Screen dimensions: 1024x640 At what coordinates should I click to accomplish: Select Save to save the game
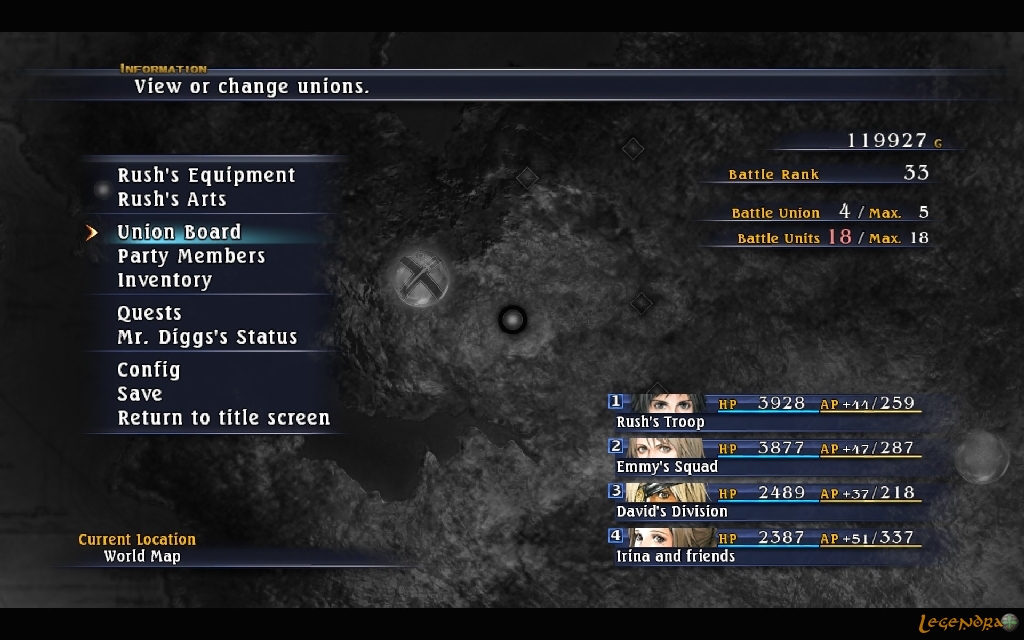coord(139,395)
